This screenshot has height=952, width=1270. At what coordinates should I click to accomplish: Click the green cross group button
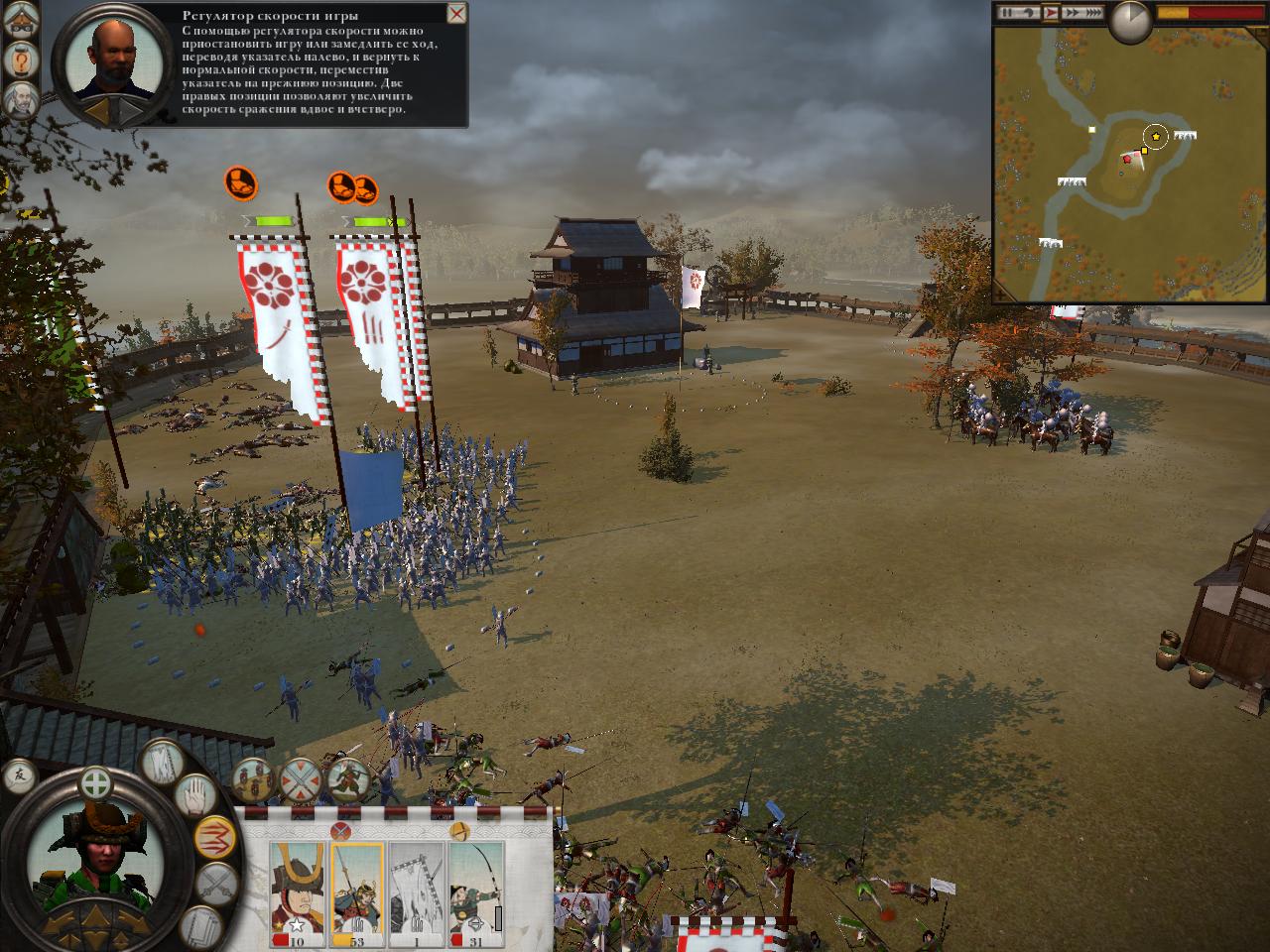95,782
